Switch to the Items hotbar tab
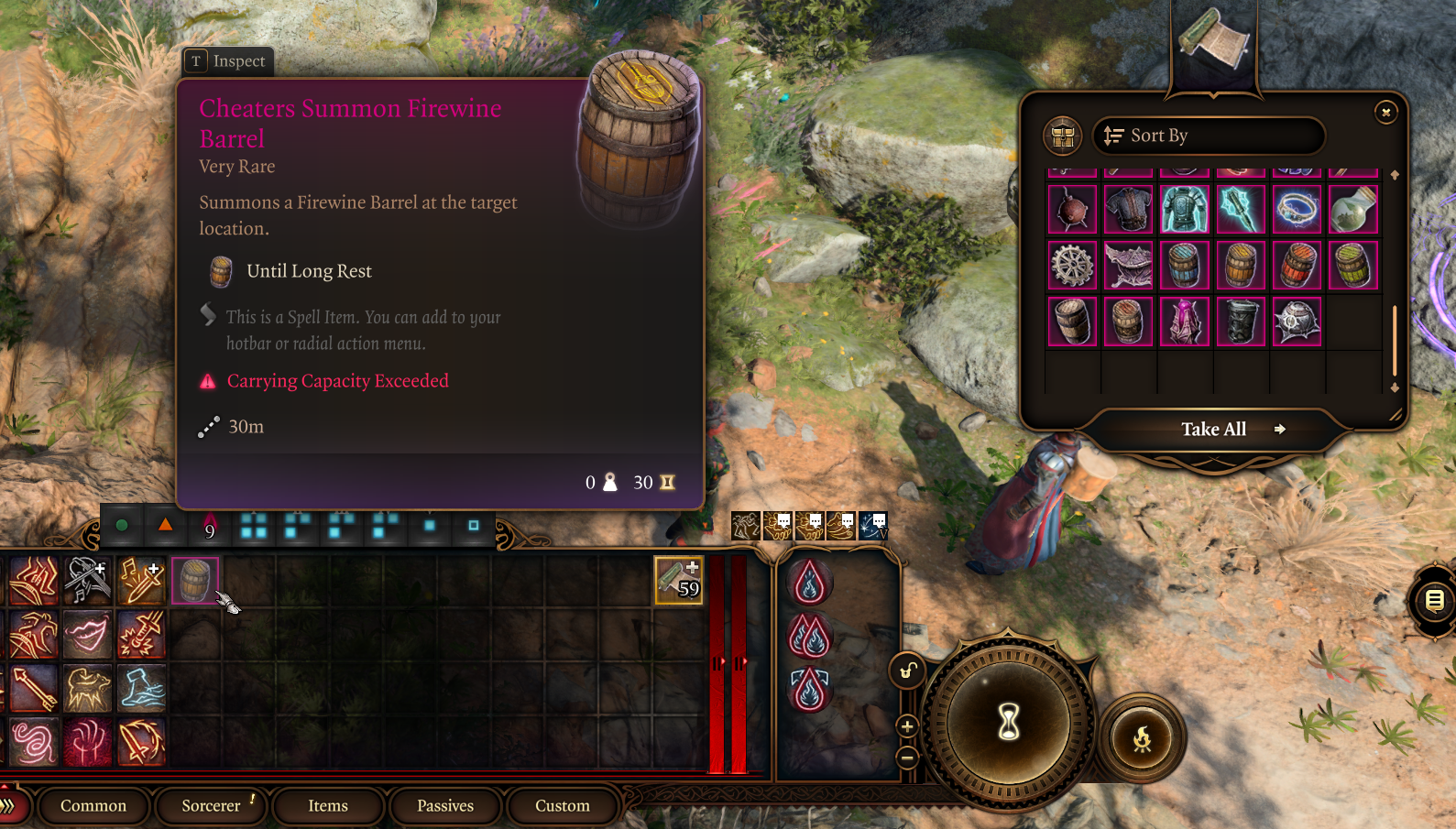This screenshot has width=1456, height=829. (328, 805)
